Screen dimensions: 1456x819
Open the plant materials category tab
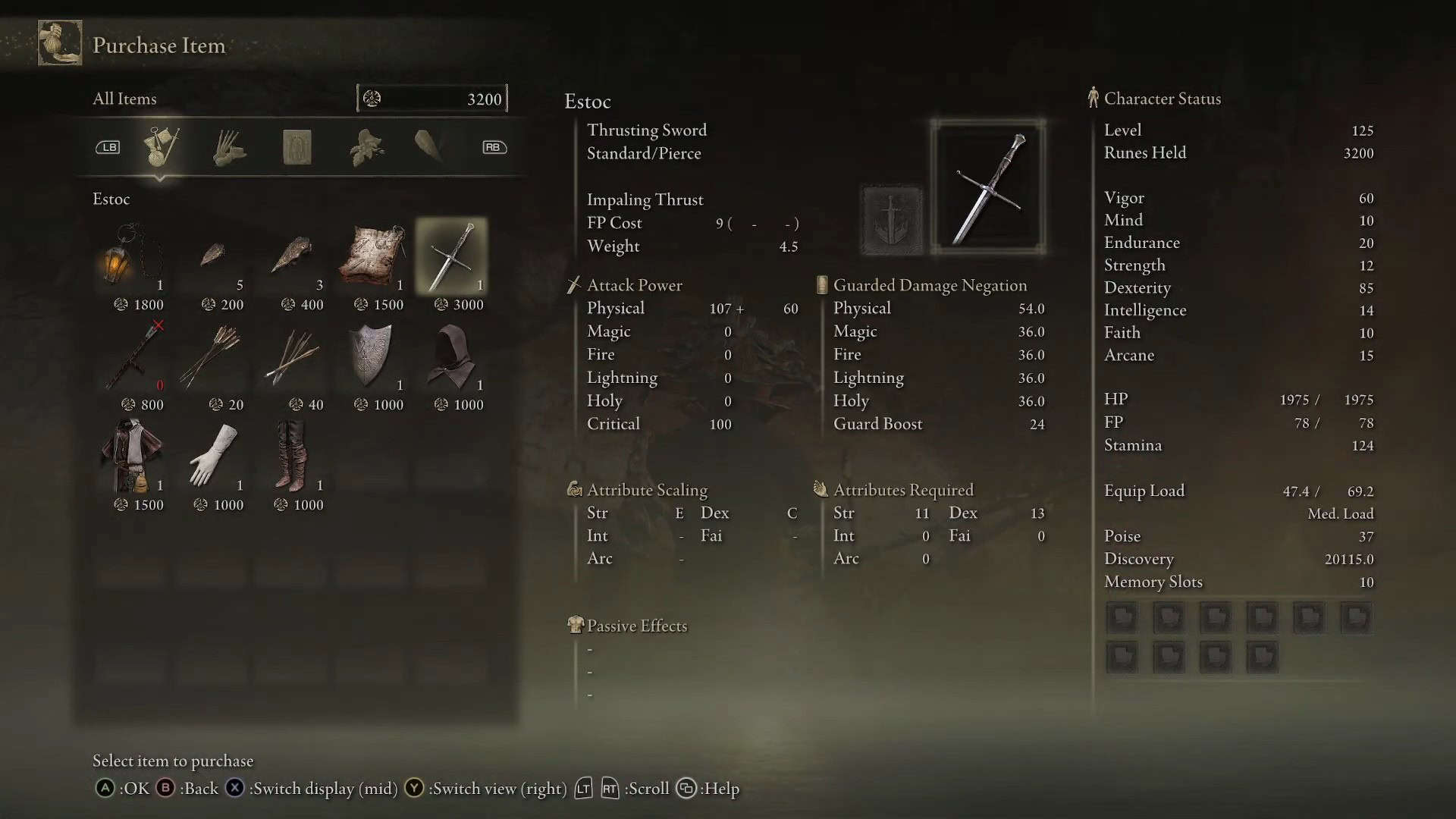pos(366,147)
